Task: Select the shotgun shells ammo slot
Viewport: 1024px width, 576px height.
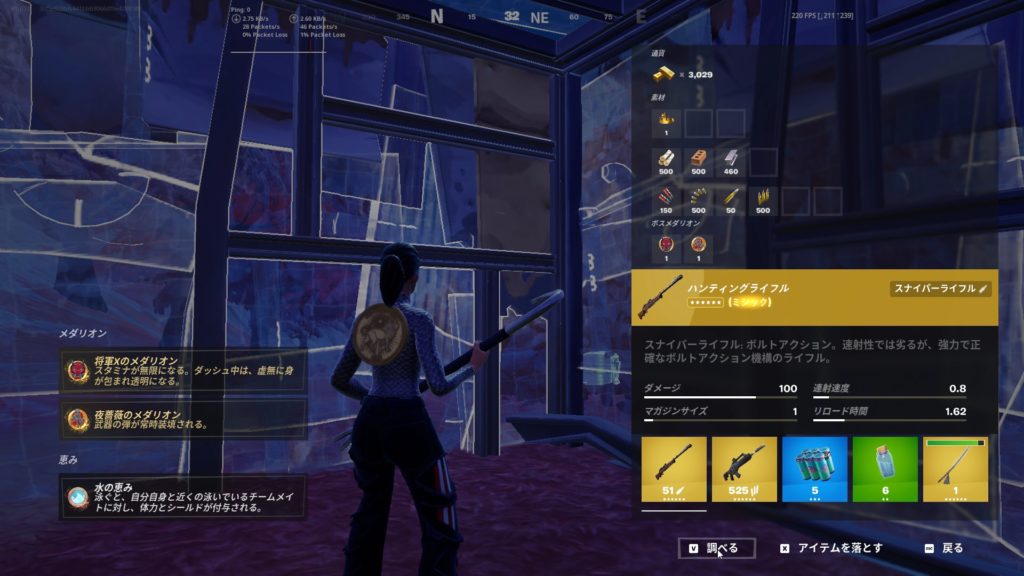Action: [667, 200]
